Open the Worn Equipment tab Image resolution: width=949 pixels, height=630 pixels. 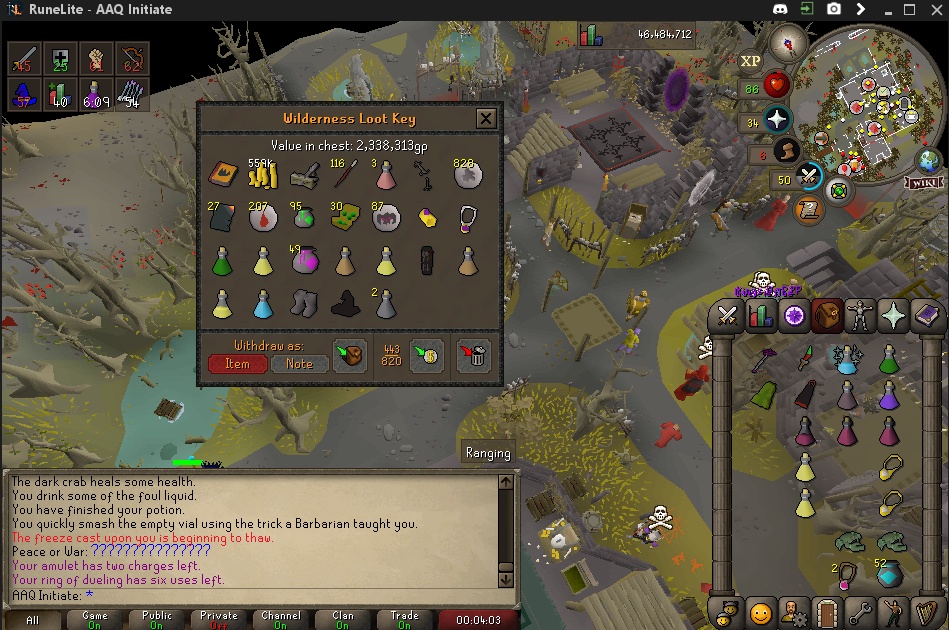(860, 317)
